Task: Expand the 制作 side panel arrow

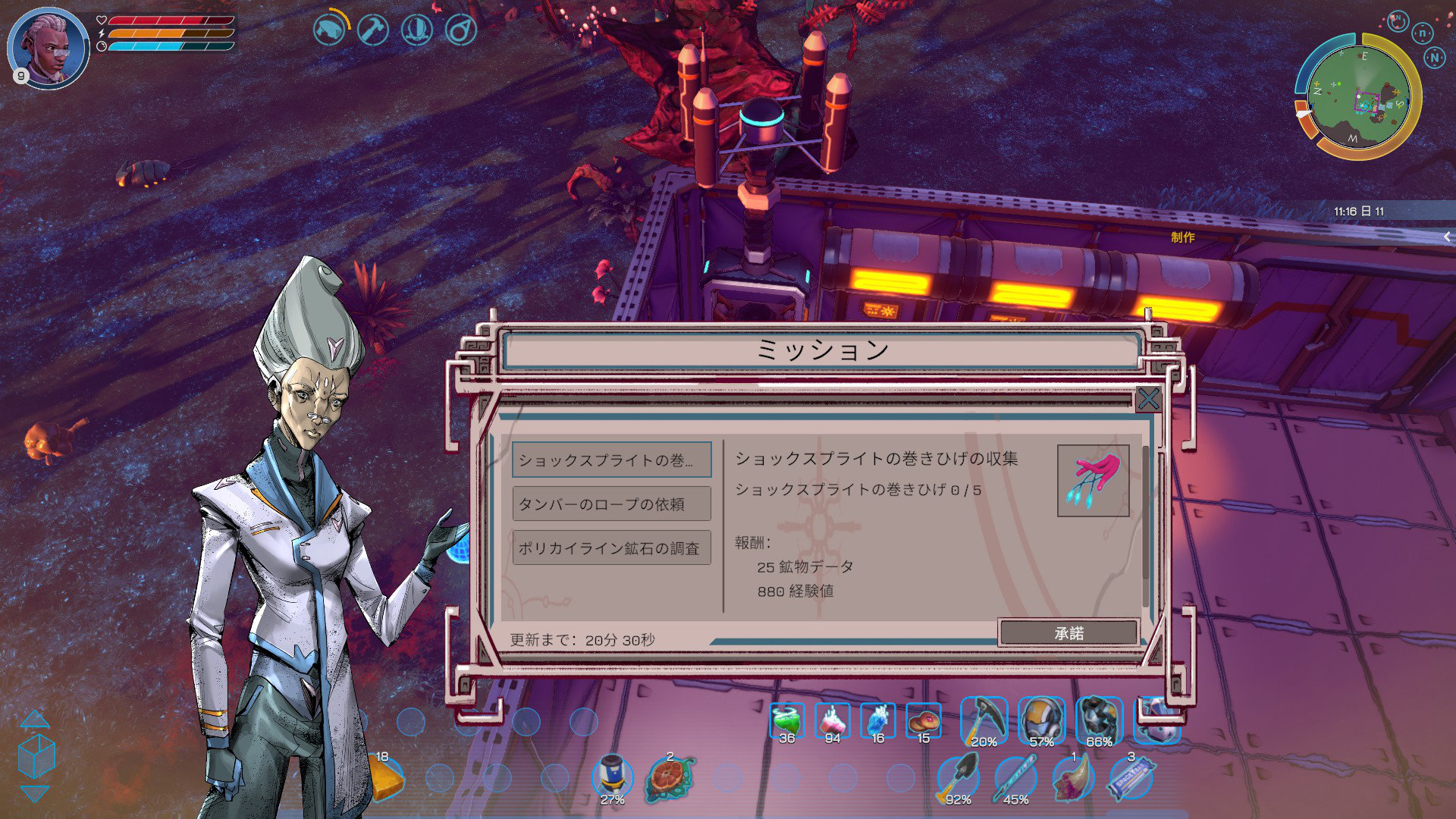Action: coord(1446,237)
